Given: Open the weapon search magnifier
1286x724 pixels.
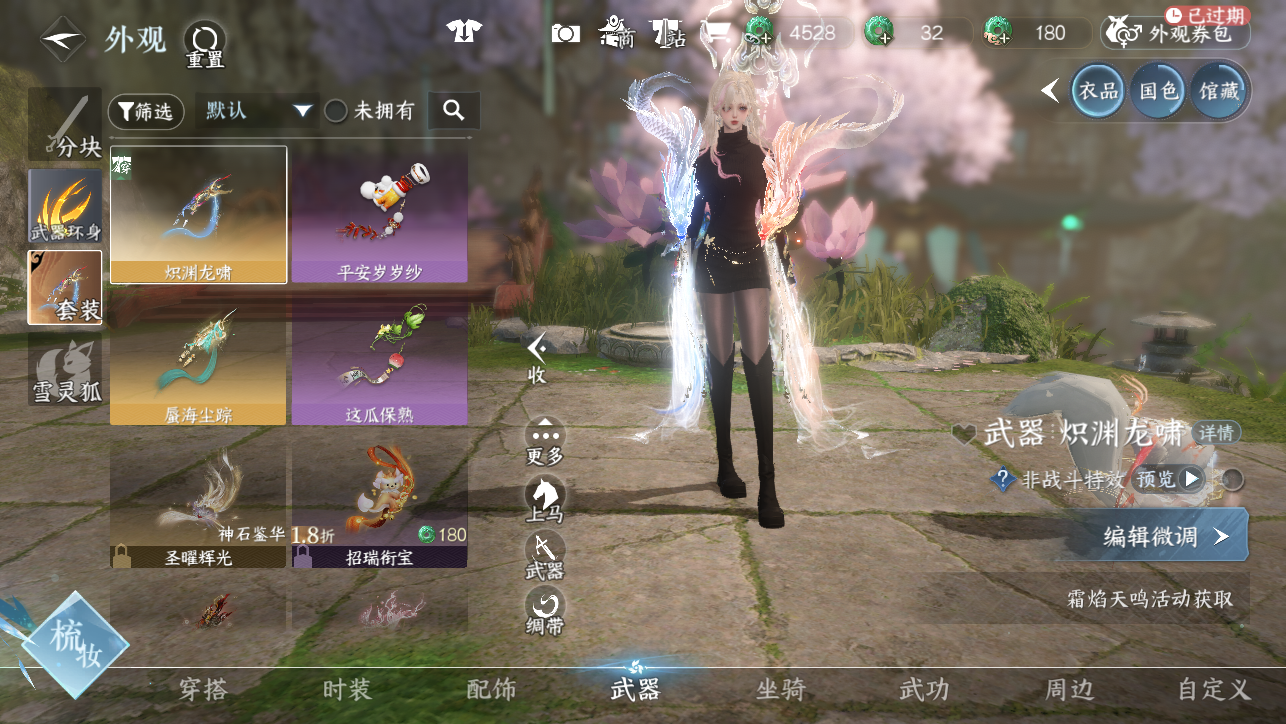Looking at the screenshot, I should point(454,111).
